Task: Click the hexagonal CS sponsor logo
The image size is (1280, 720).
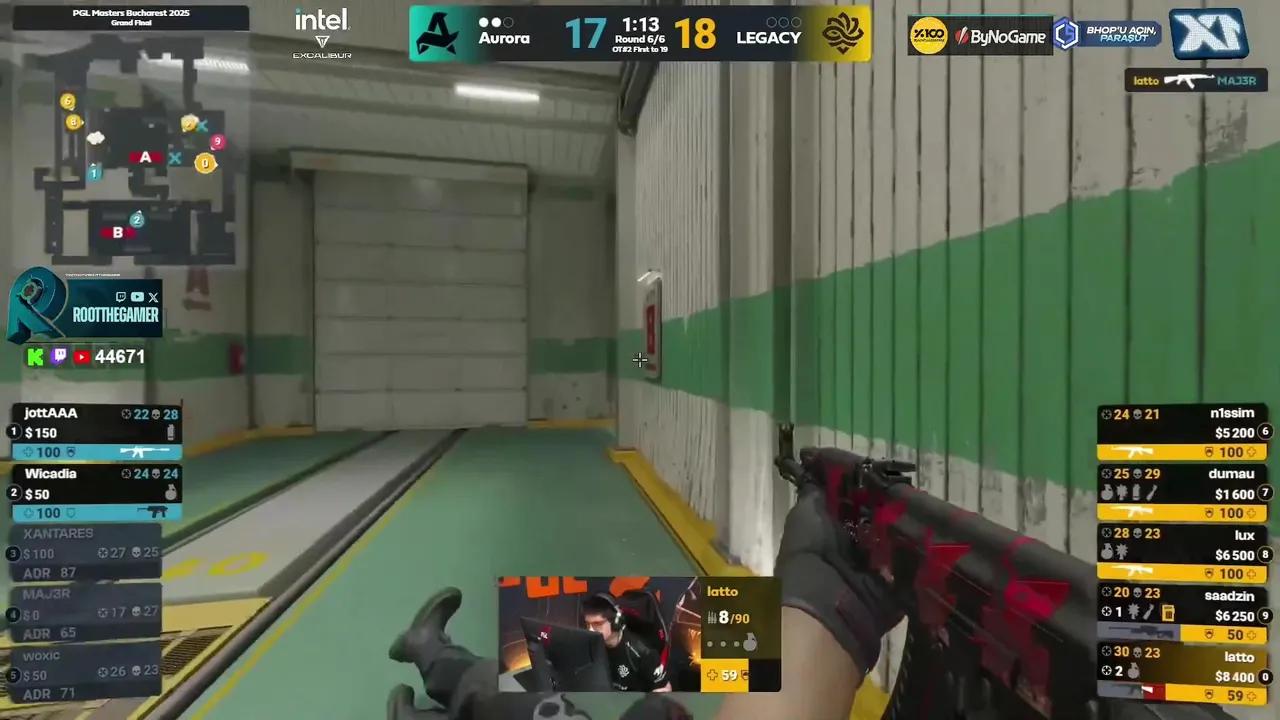Action: click(x=1066, y=34)
